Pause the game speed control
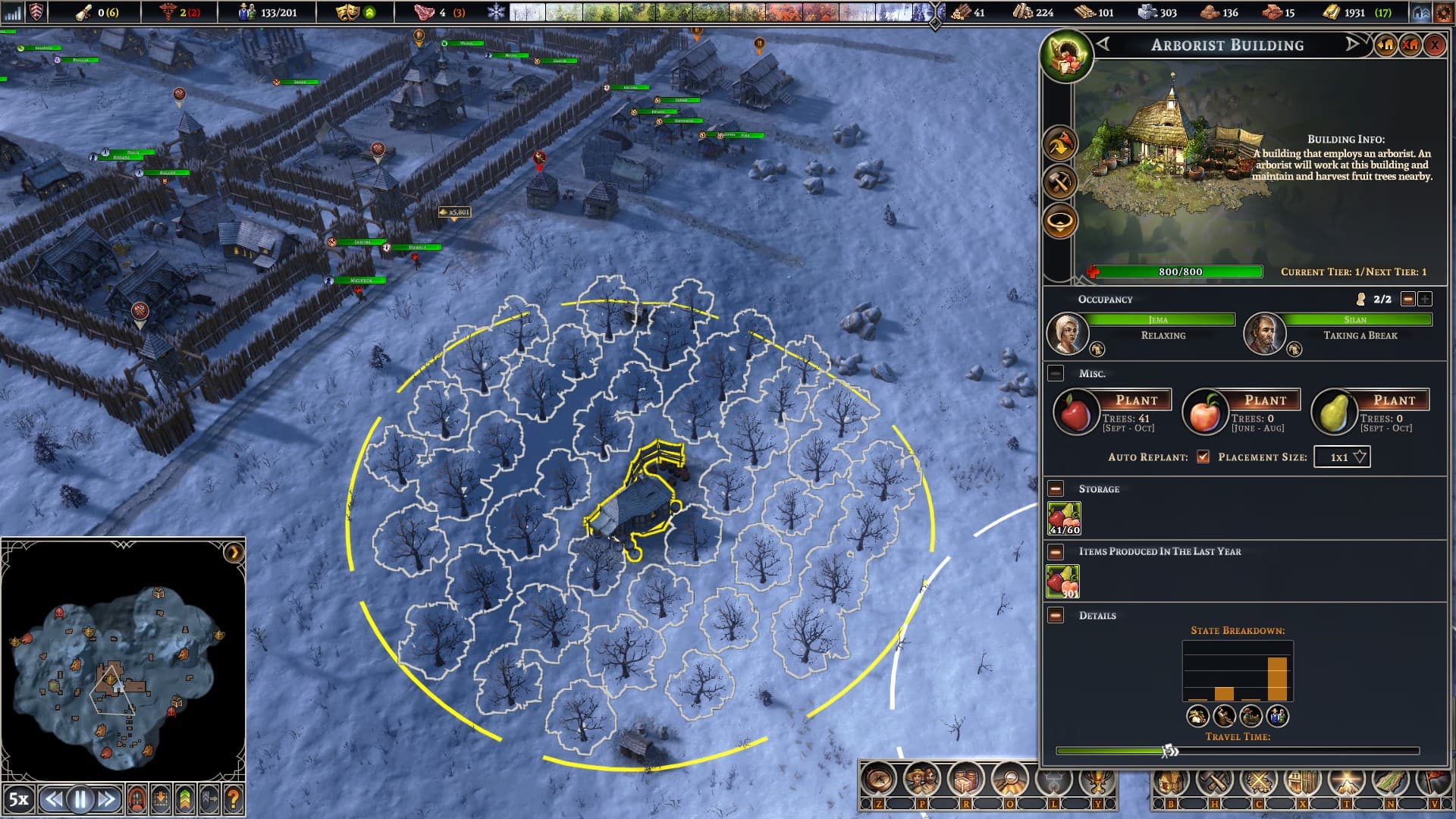The image size is (1456, 819). (x=80, y=799)
